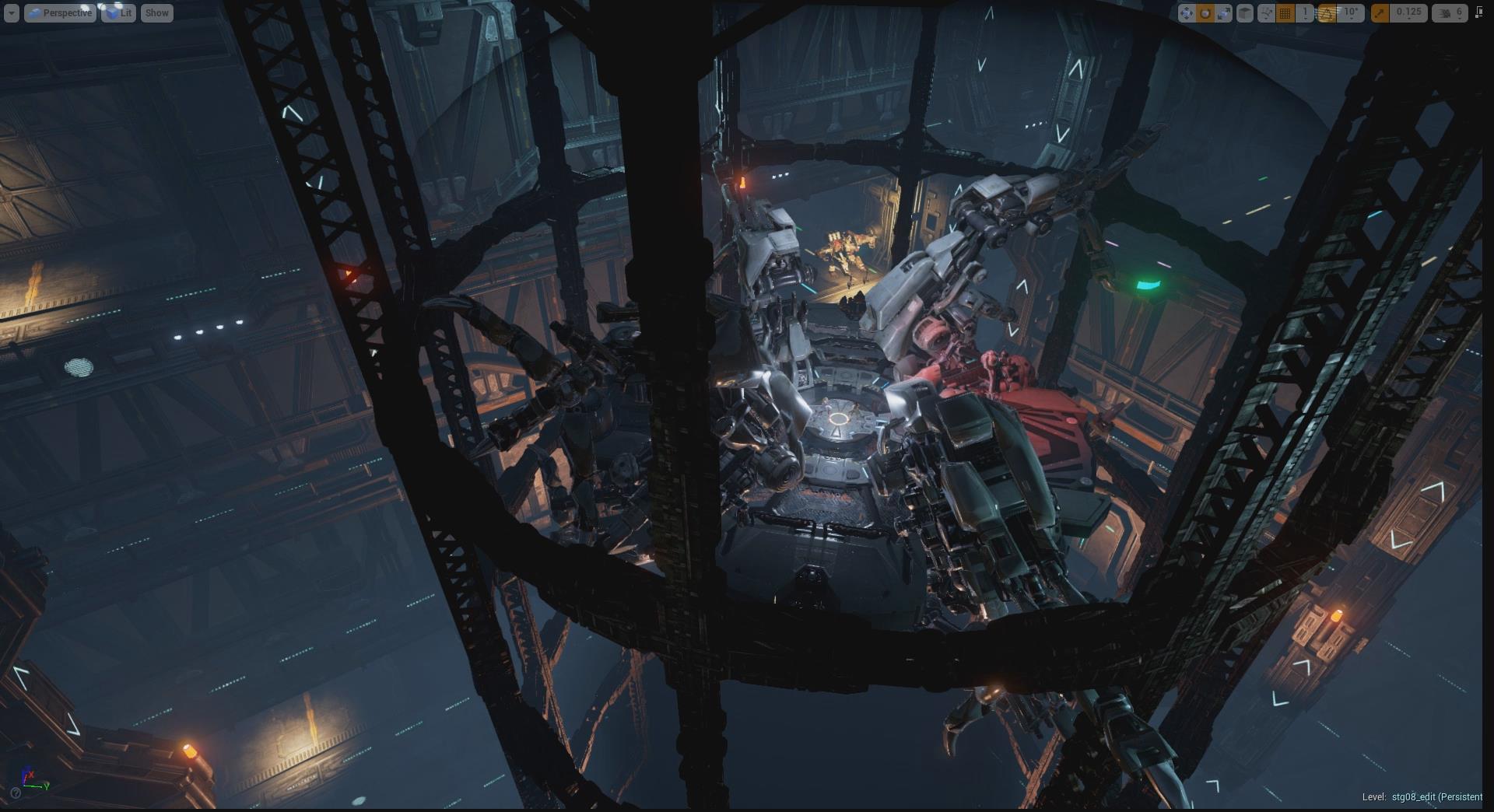Open the Perspective view mode menu
The height and width of the screenshot is (812, 1494).
point(60,13)
